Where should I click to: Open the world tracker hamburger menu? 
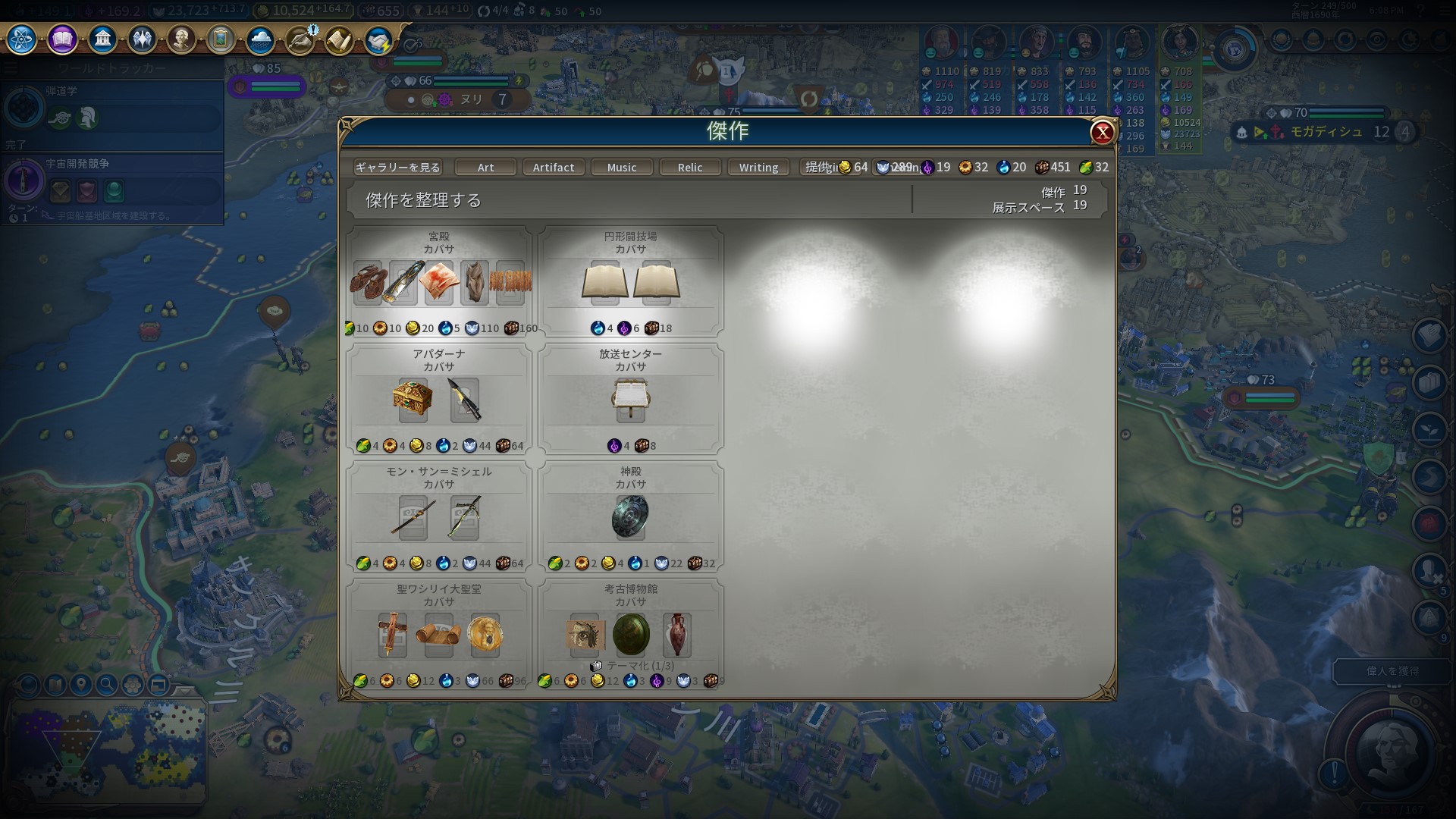(x=10, y=66)
